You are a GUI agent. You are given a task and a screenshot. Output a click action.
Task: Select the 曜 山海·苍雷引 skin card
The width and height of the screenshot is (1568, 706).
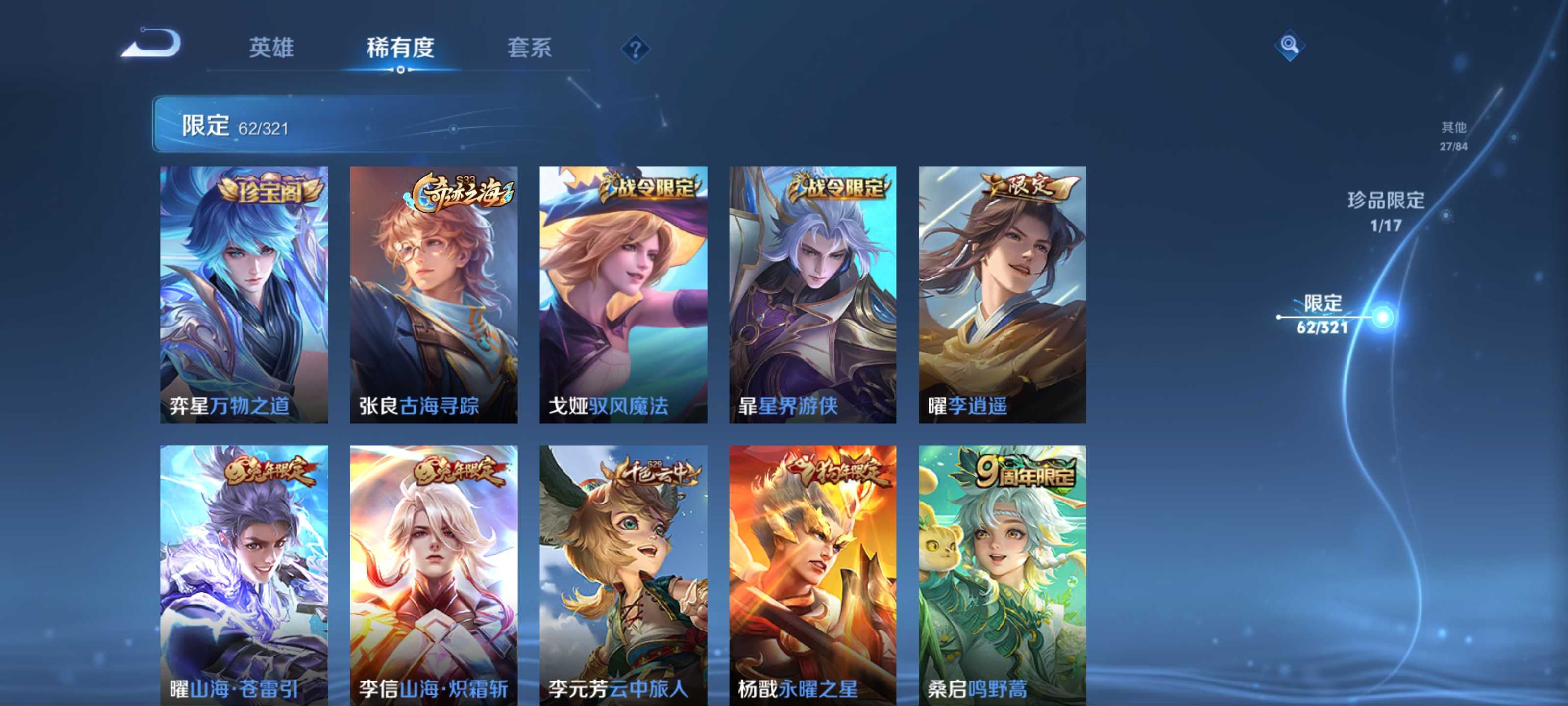click(x=244, y=575)
